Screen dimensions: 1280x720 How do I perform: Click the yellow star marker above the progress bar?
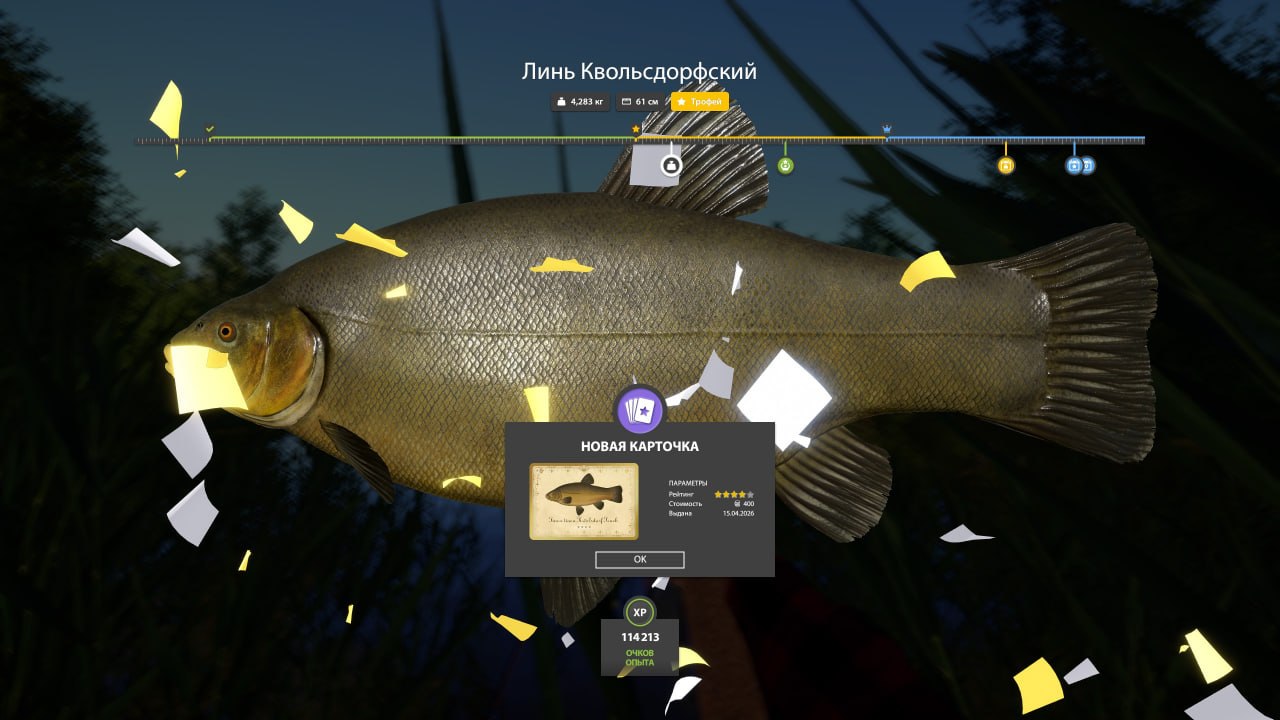tap(634, 128)
